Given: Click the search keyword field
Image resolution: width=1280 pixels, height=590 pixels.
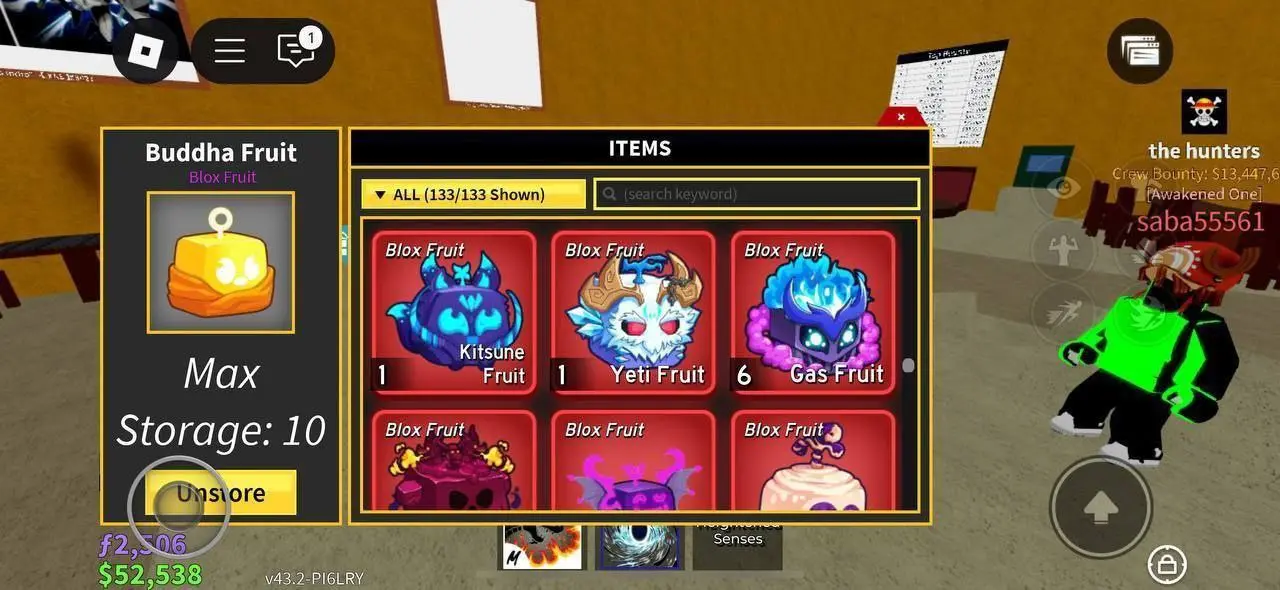Looking at the screenshot, I should point(757,194).
